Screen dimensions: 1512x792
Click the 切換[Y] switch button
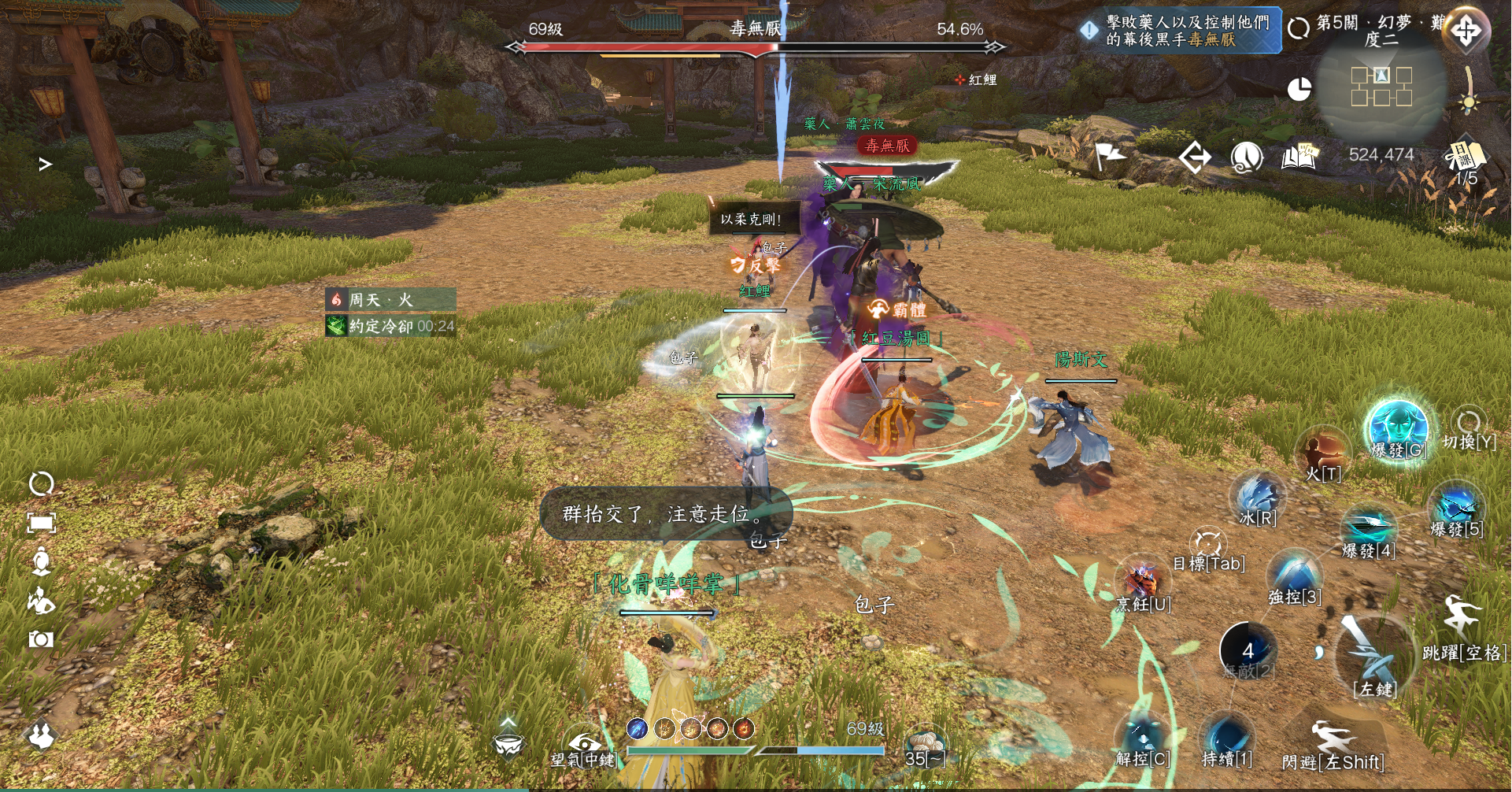[1469, 424]
